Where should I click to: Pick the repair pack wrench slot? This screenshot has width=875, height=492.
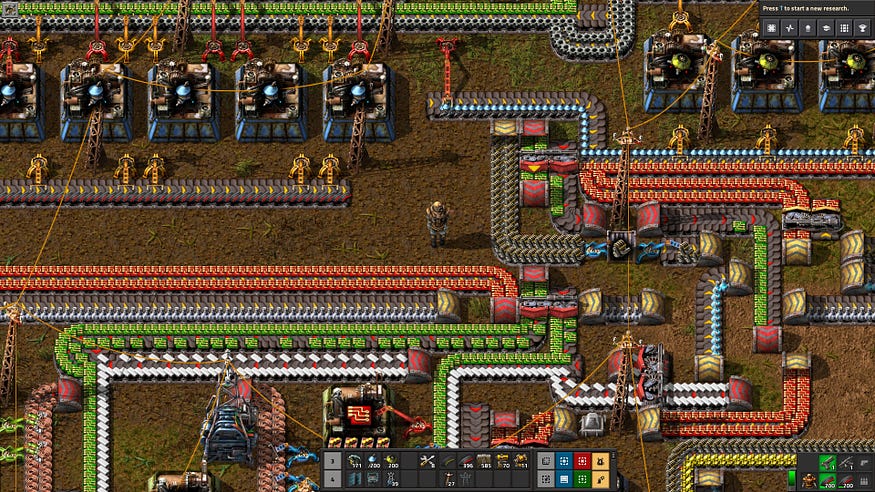(427, 461)
